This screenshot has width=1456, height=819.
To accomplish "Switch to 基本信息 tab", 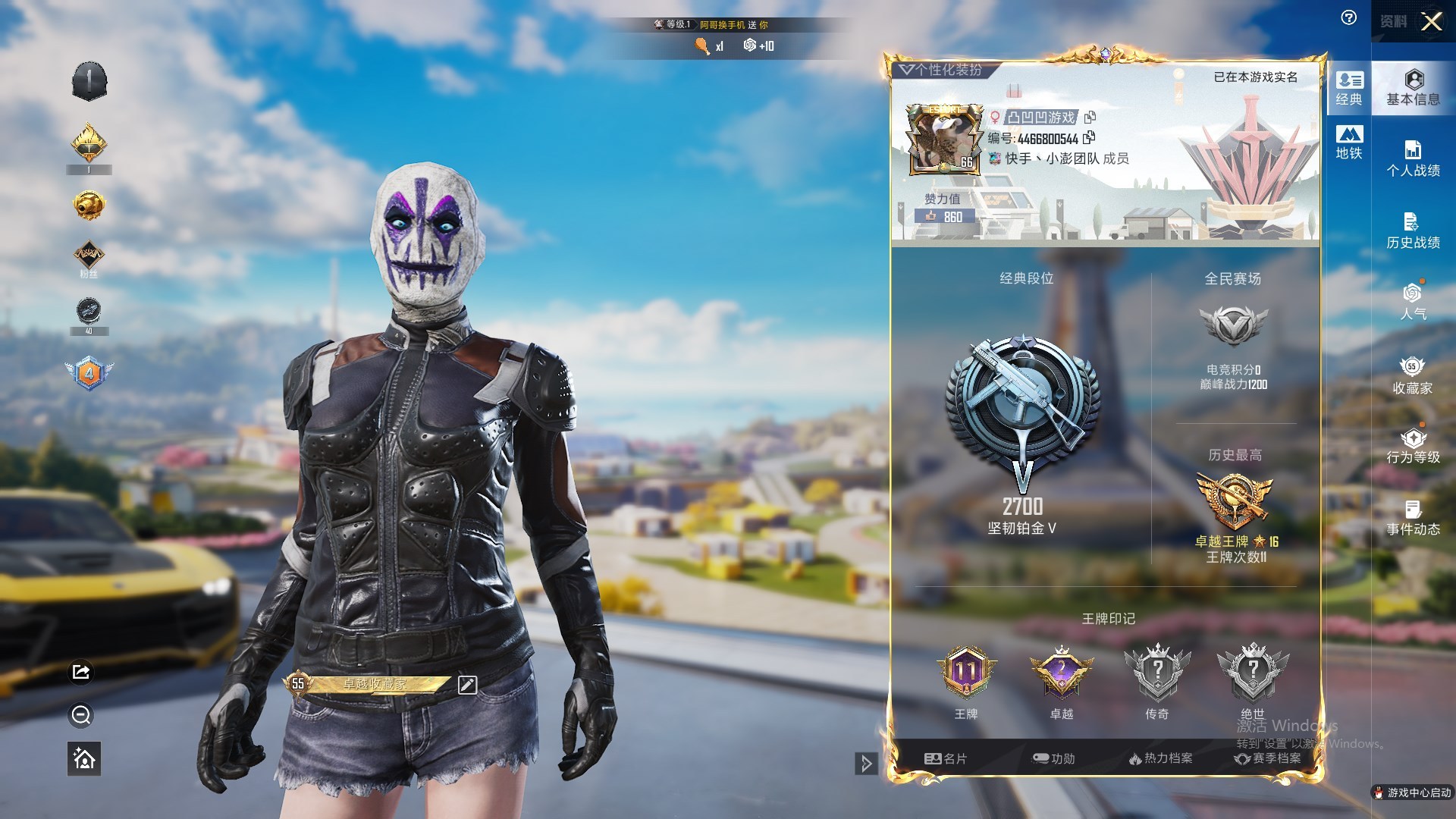I will (1413, 87).
